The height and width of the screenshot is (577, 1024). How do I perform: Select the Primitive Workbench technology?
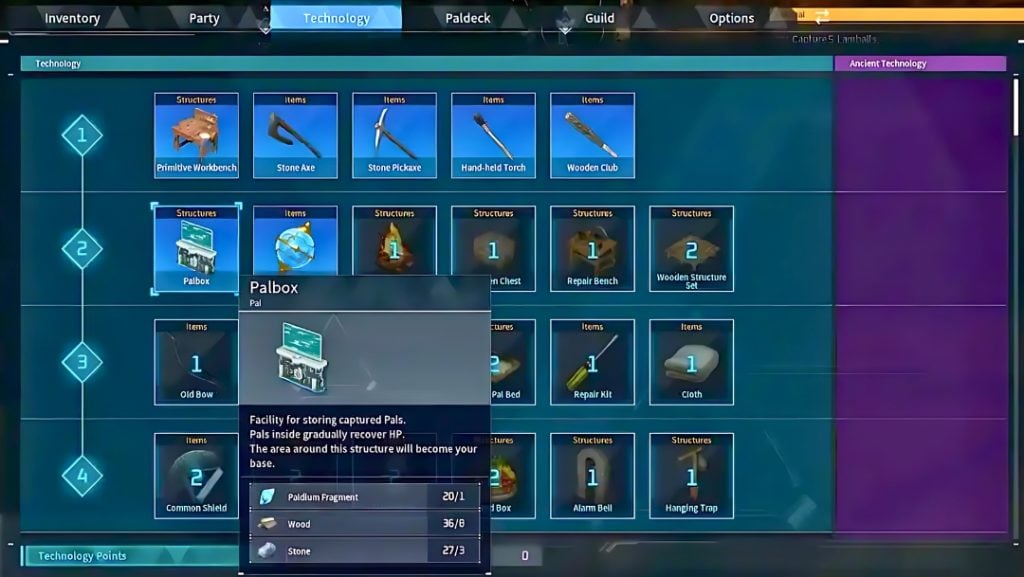(x=196, y=135)
